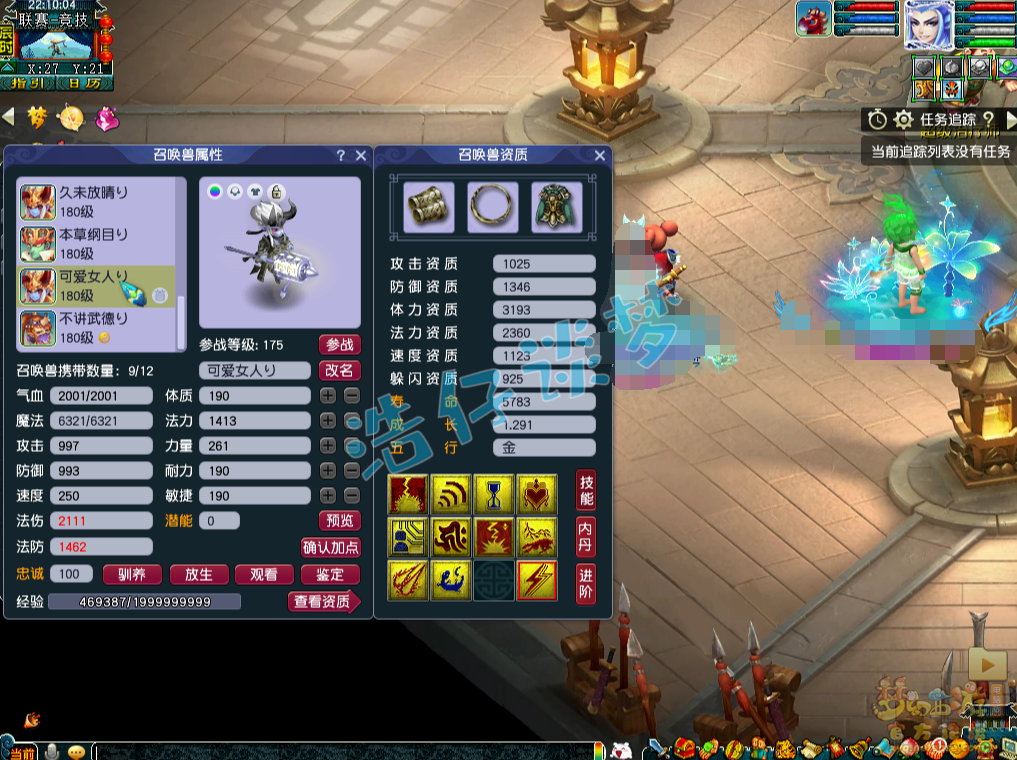
Task: Release the pet with 放生
Action: pyautogui.click(x=199, y=574)
